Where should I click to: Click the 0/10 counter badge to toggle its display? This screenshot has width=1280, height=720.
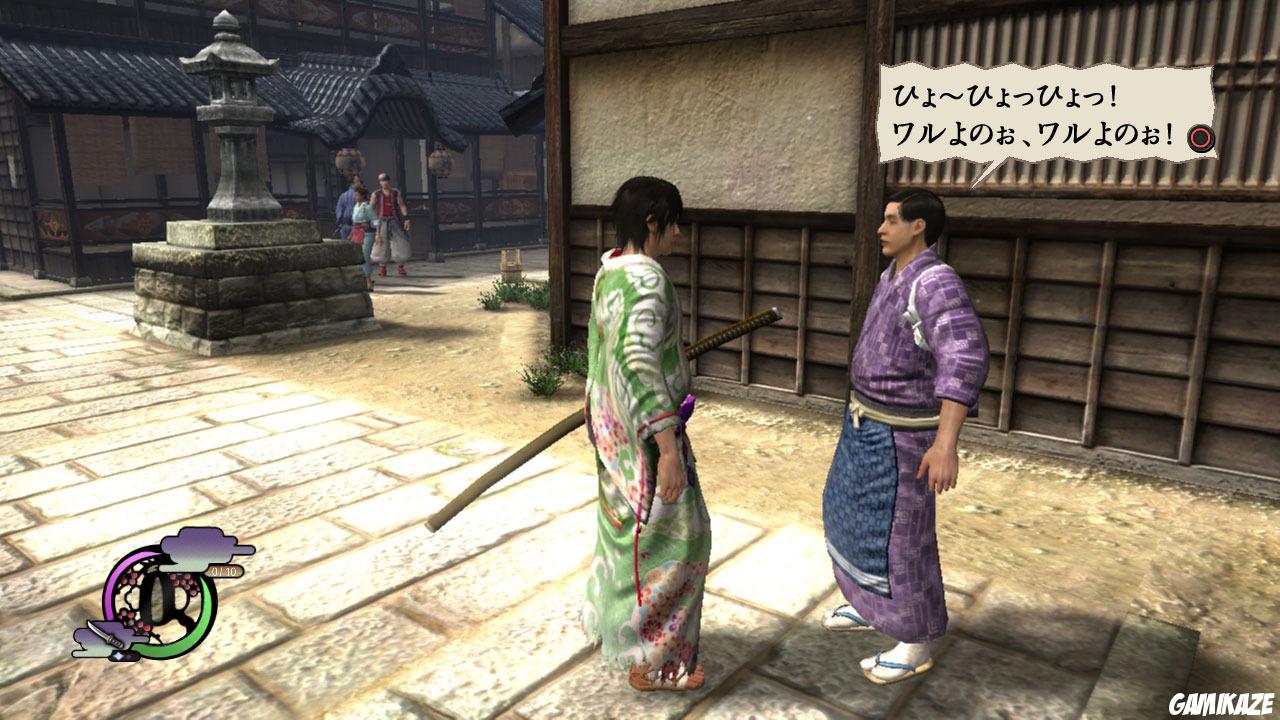coord(224,570)
